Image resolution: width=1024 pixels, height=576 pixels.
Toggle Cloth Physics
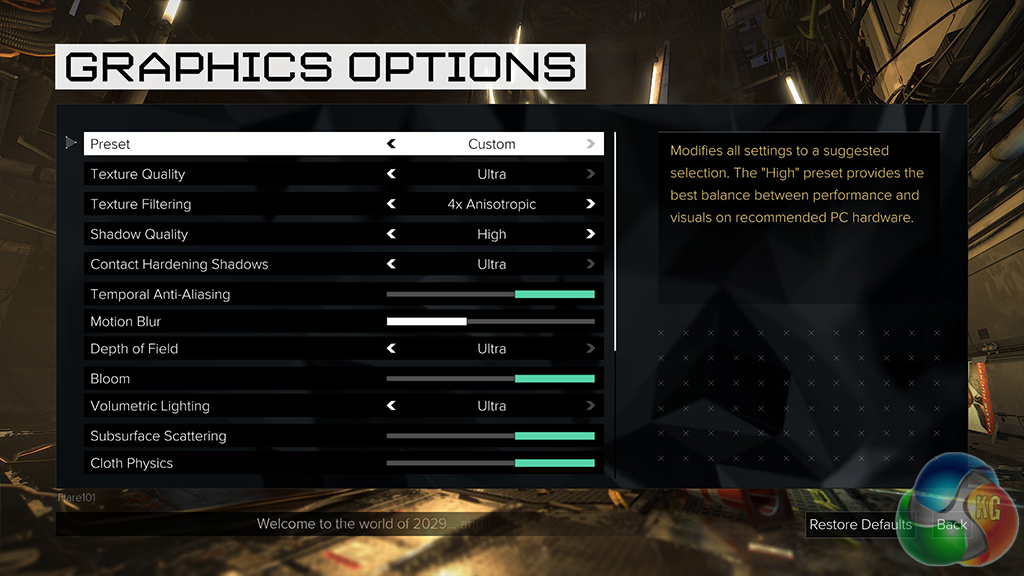pyautogui.click(x=491, y=463)
